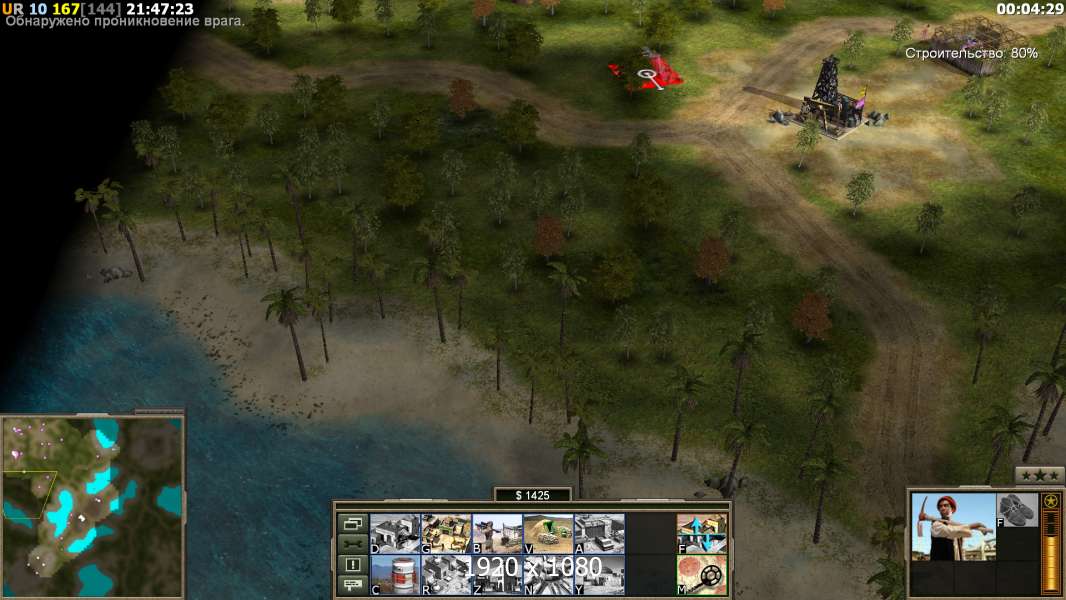Click the worker shoes upgrade icon
Image resolution: width=1066 pixels, height=600 pixels.
click(1018, 509)
